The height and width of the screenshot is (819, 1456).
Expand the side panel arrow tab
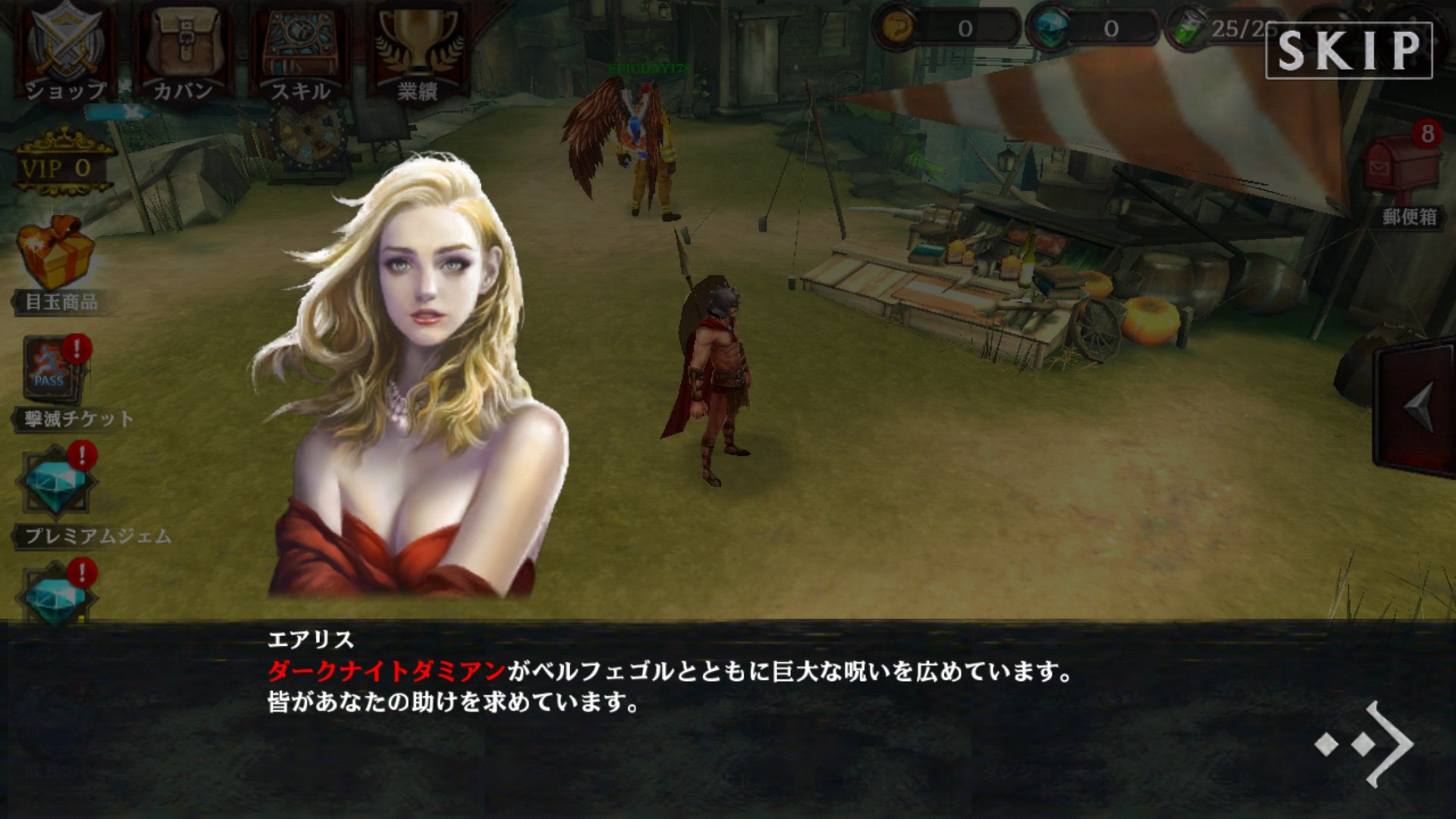(1416, 409)
